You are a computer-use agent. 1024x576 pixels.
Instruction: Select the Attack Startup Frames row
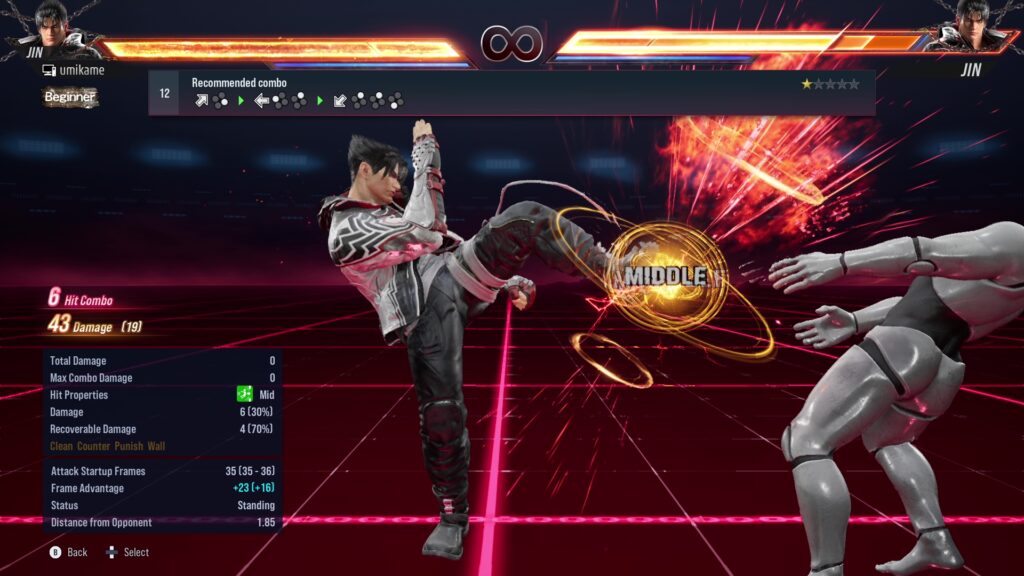[162, 471]
